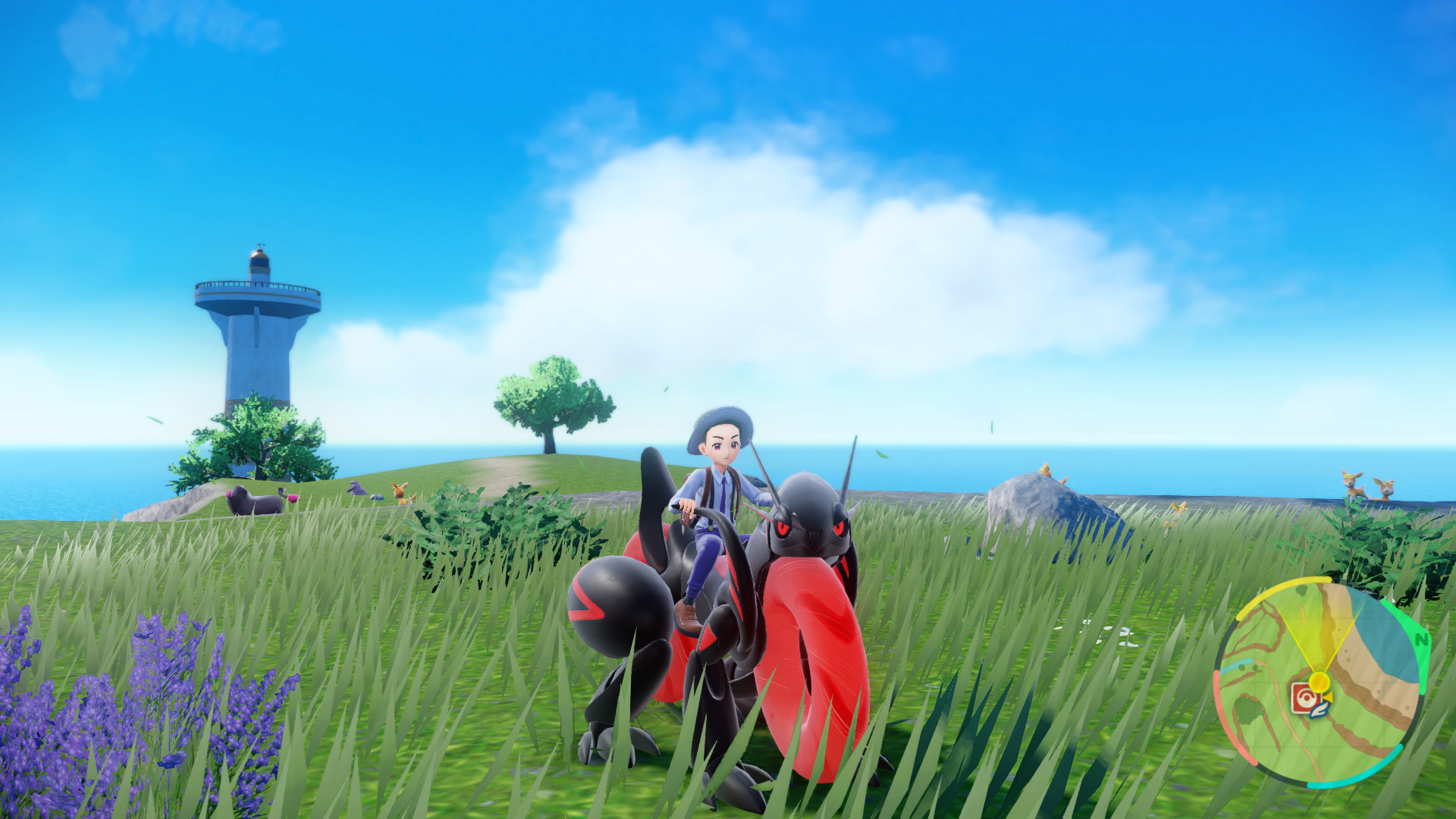Select the blue wing fast-travel icon on minimap

[1319, 710]
